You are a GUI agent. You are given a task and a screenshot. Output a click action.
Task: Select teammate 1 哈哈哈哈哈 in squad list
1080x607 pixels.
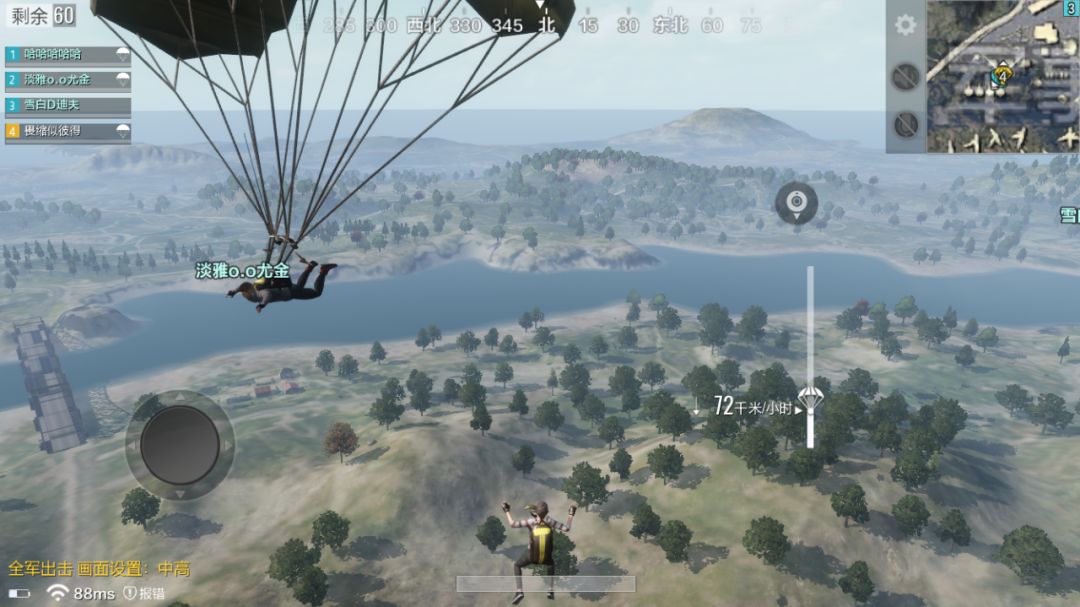(68, 54)
